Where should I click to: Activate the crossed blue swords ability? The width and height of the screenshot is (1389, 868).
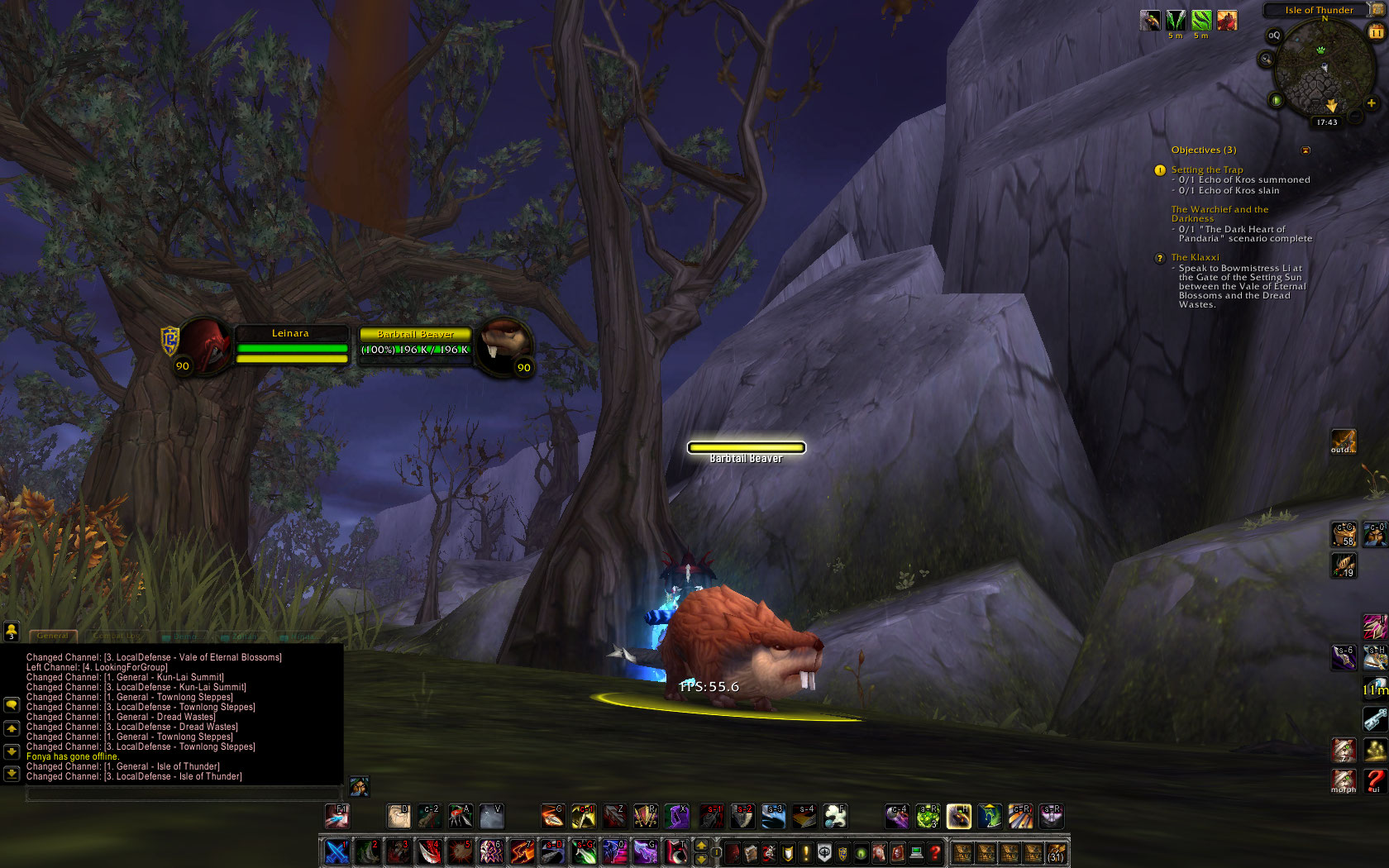pos(337,851)
